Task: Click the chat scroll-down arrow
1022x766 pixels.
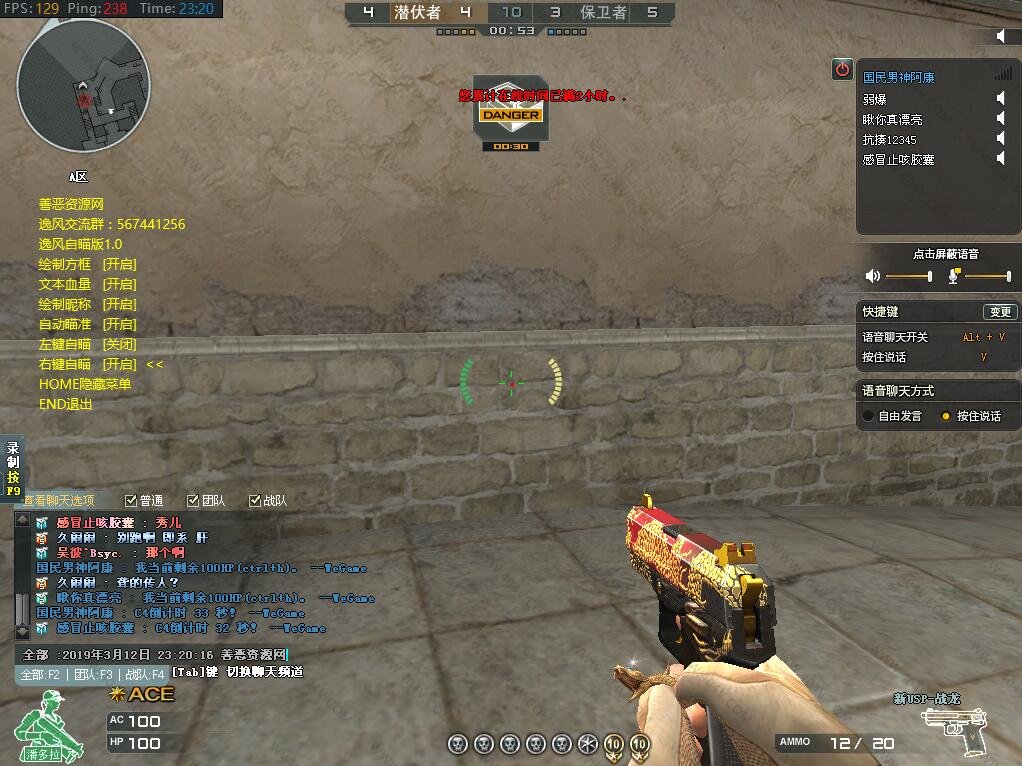Action: [x=22, y=632]
